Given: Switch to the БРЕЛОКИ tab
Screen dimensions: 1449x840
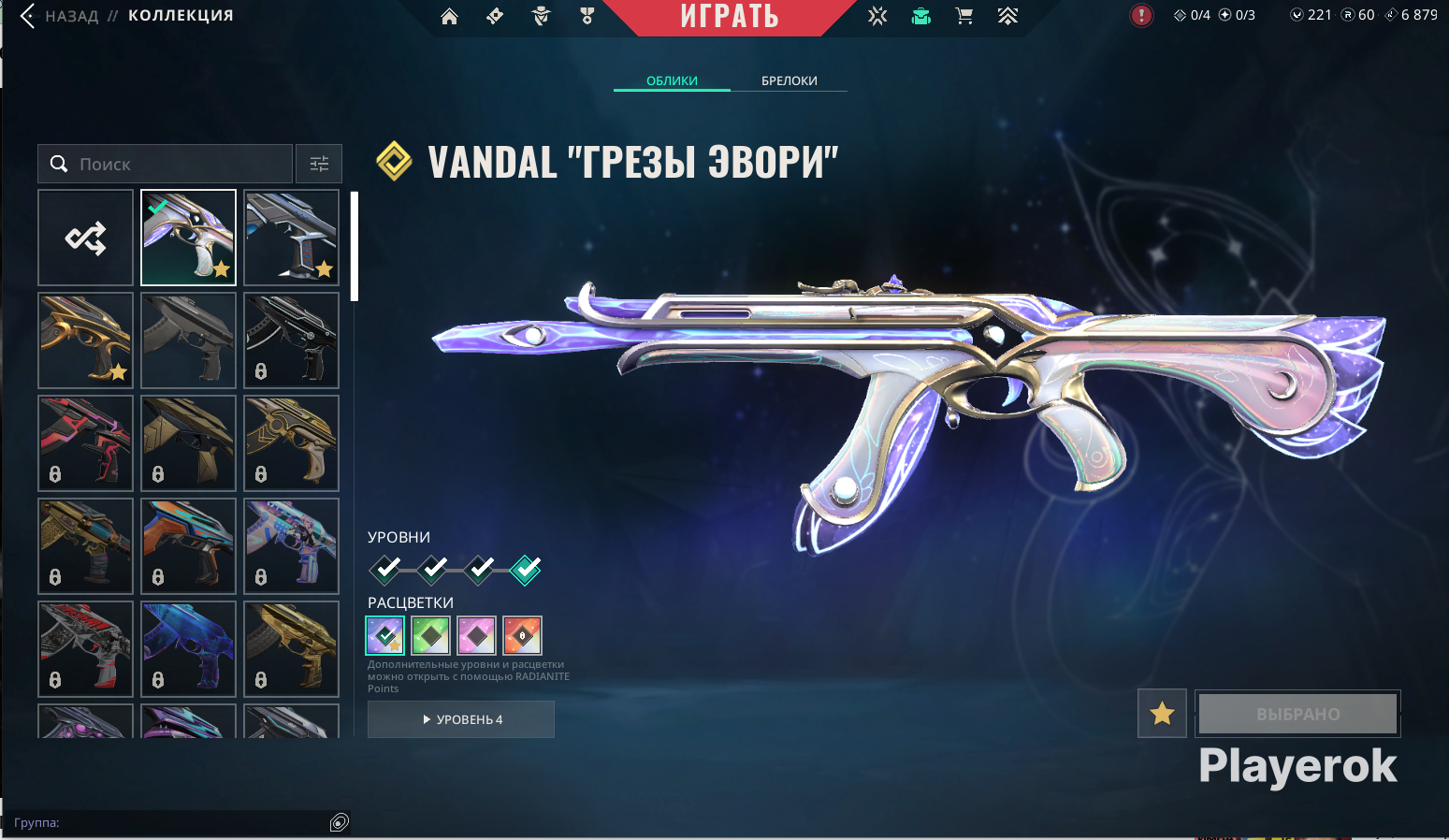Looking at the screenshot, I should tap(789, 80).
